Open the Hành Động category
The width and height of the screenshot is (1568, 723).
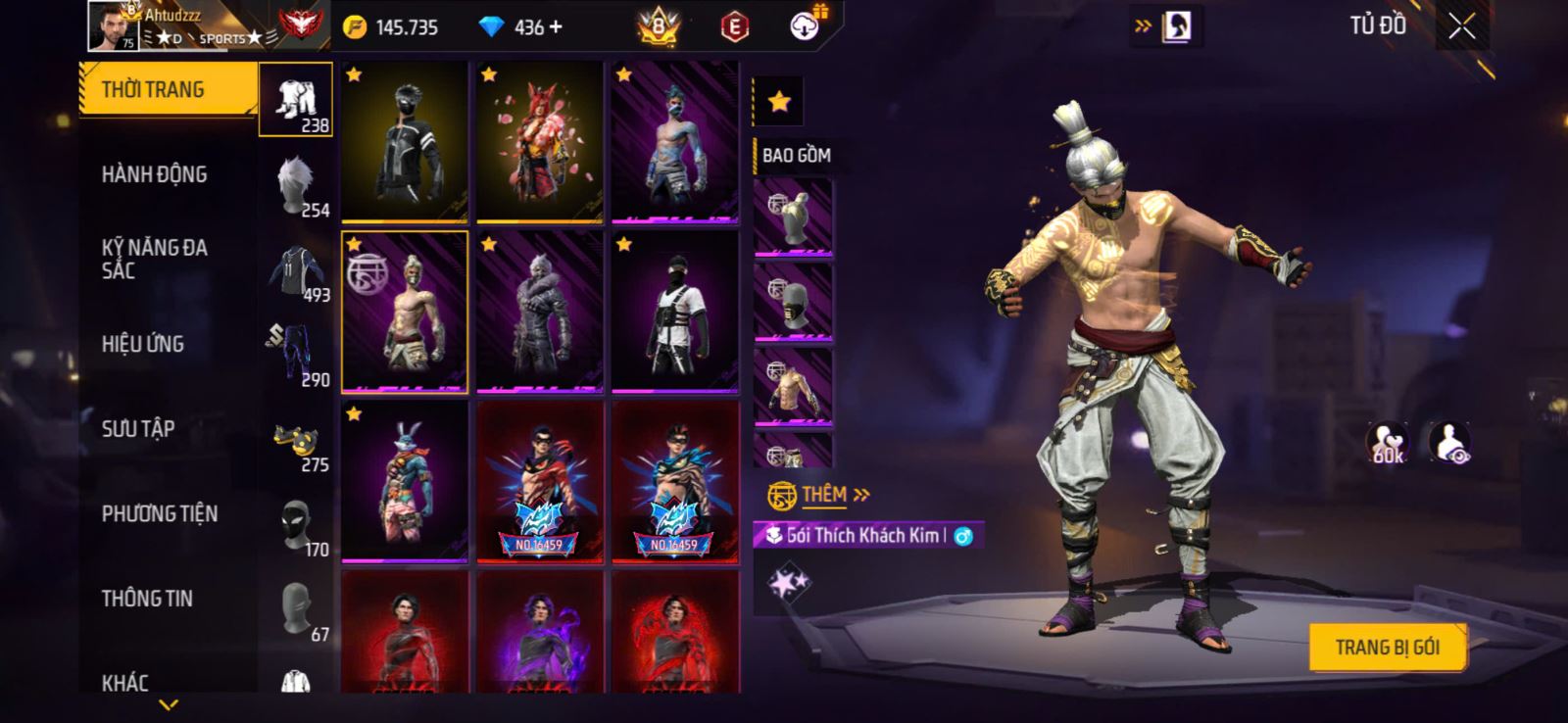tap(155, 174)
